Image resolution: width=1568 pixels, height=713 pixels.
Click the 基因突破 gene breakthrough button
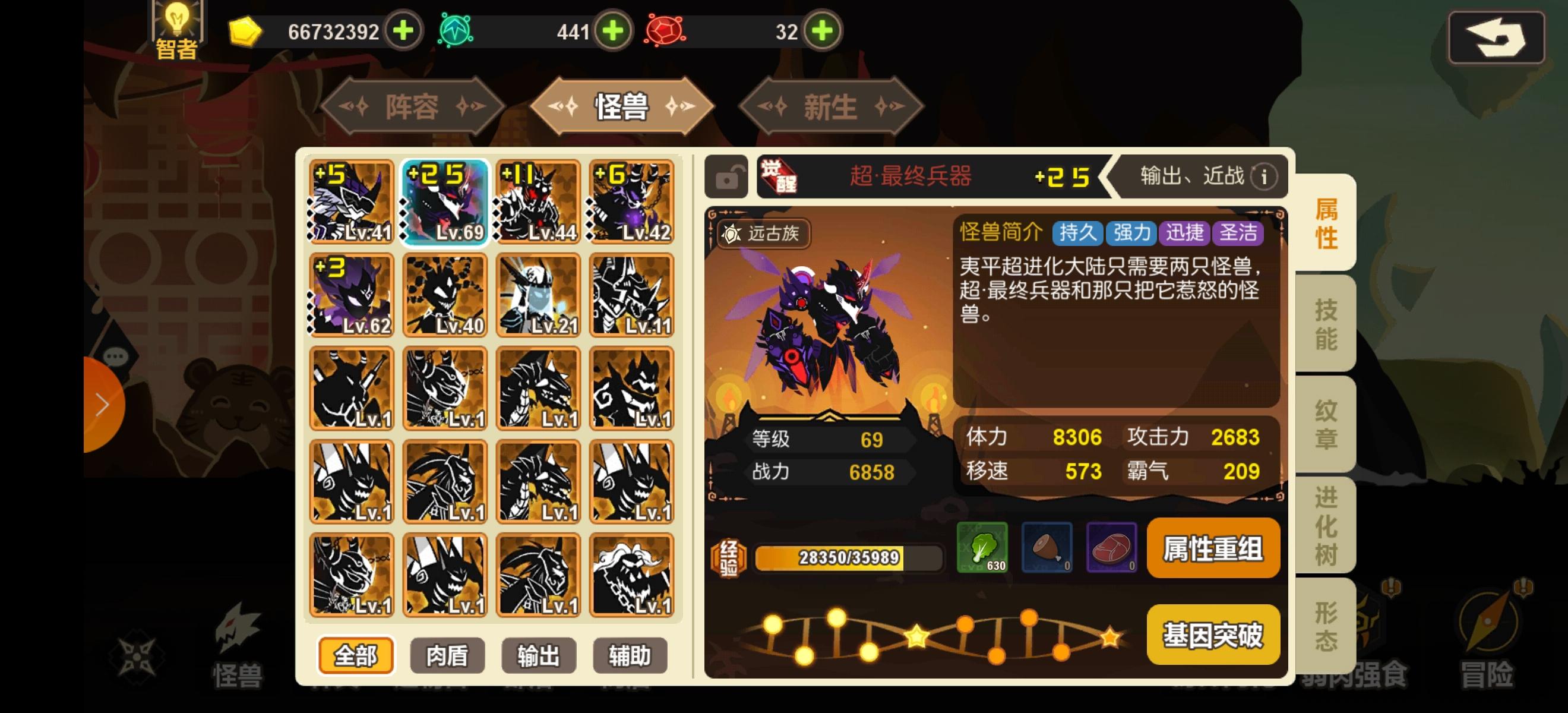pos(1212,635)
